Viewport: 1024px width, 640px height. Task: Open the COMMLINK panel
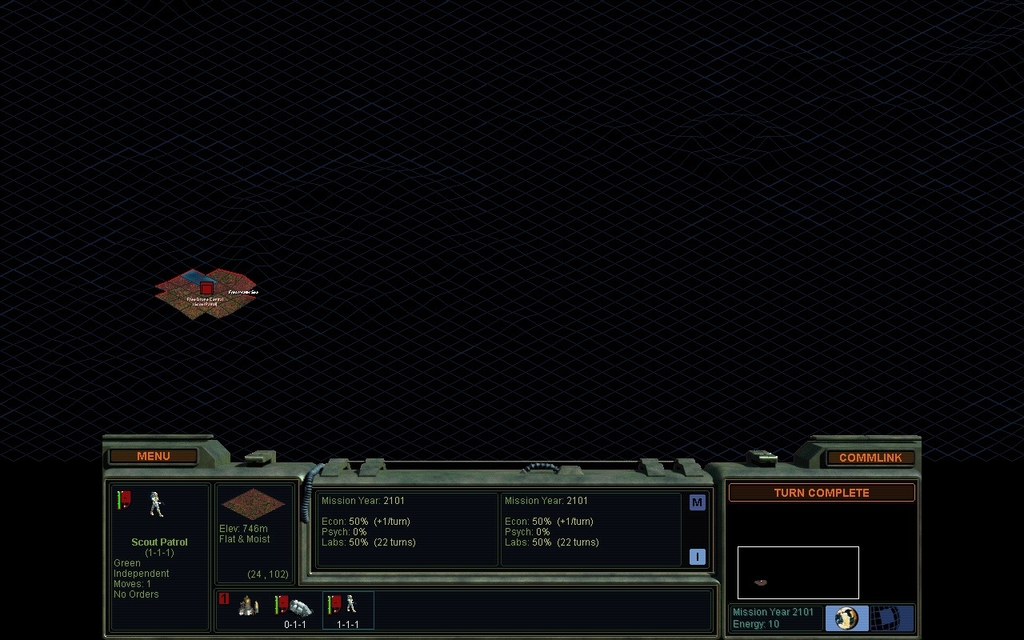(870, 457)
